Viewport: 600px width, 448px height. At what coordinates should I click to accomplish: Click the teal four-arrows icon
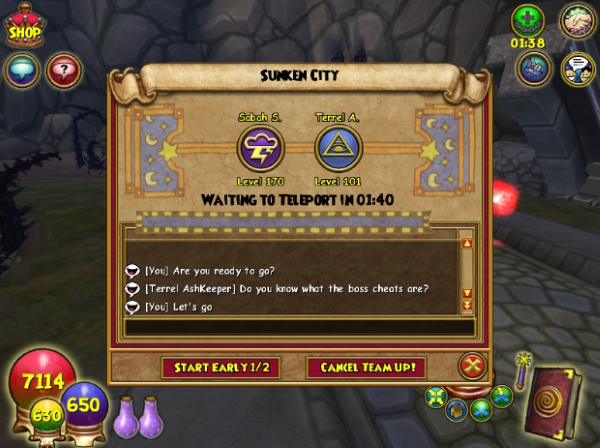point(437,396)
